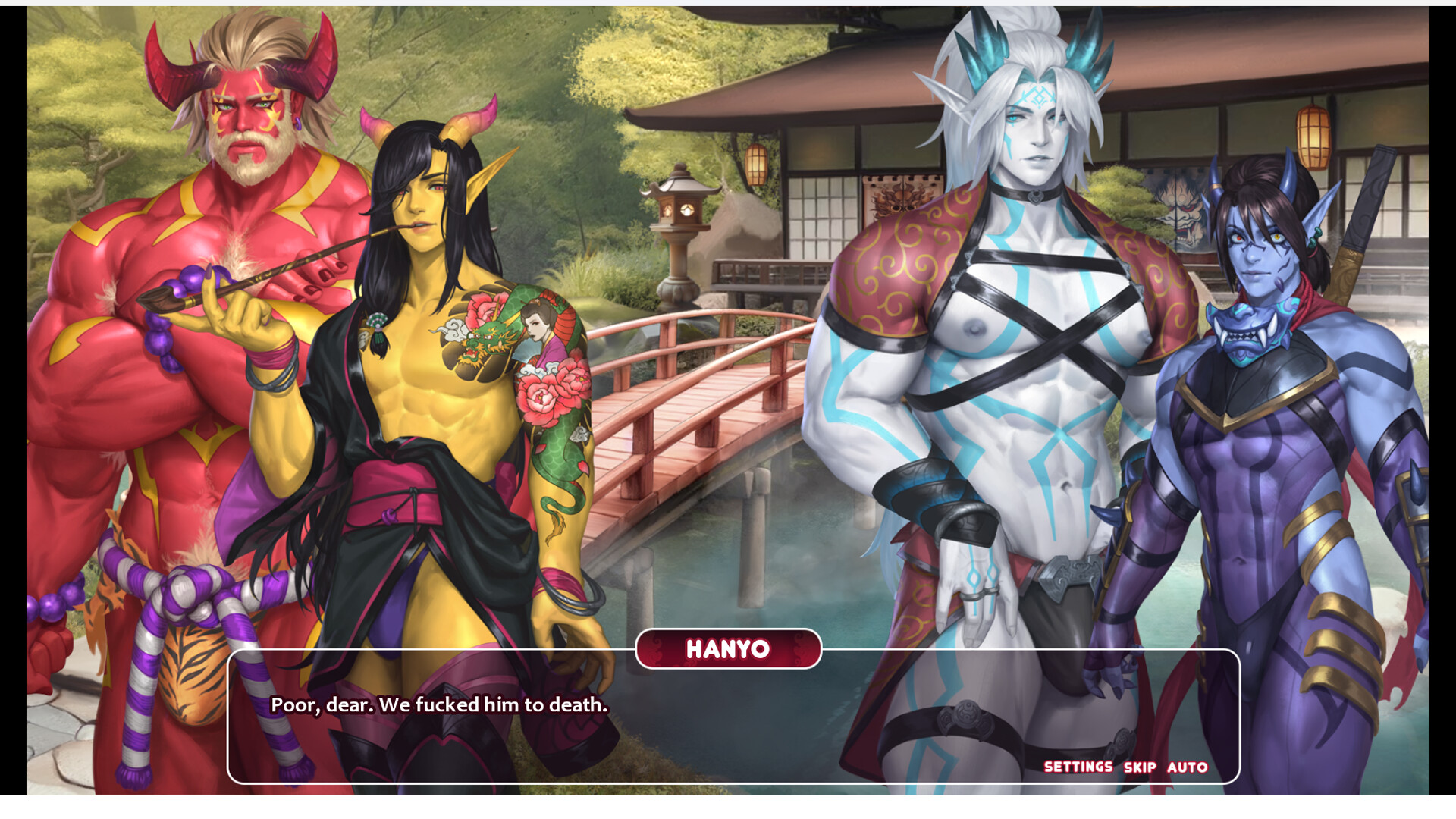Click the dialogue line starting with 'Poor, dear'
1456x819 pixels.
(437, 706)
